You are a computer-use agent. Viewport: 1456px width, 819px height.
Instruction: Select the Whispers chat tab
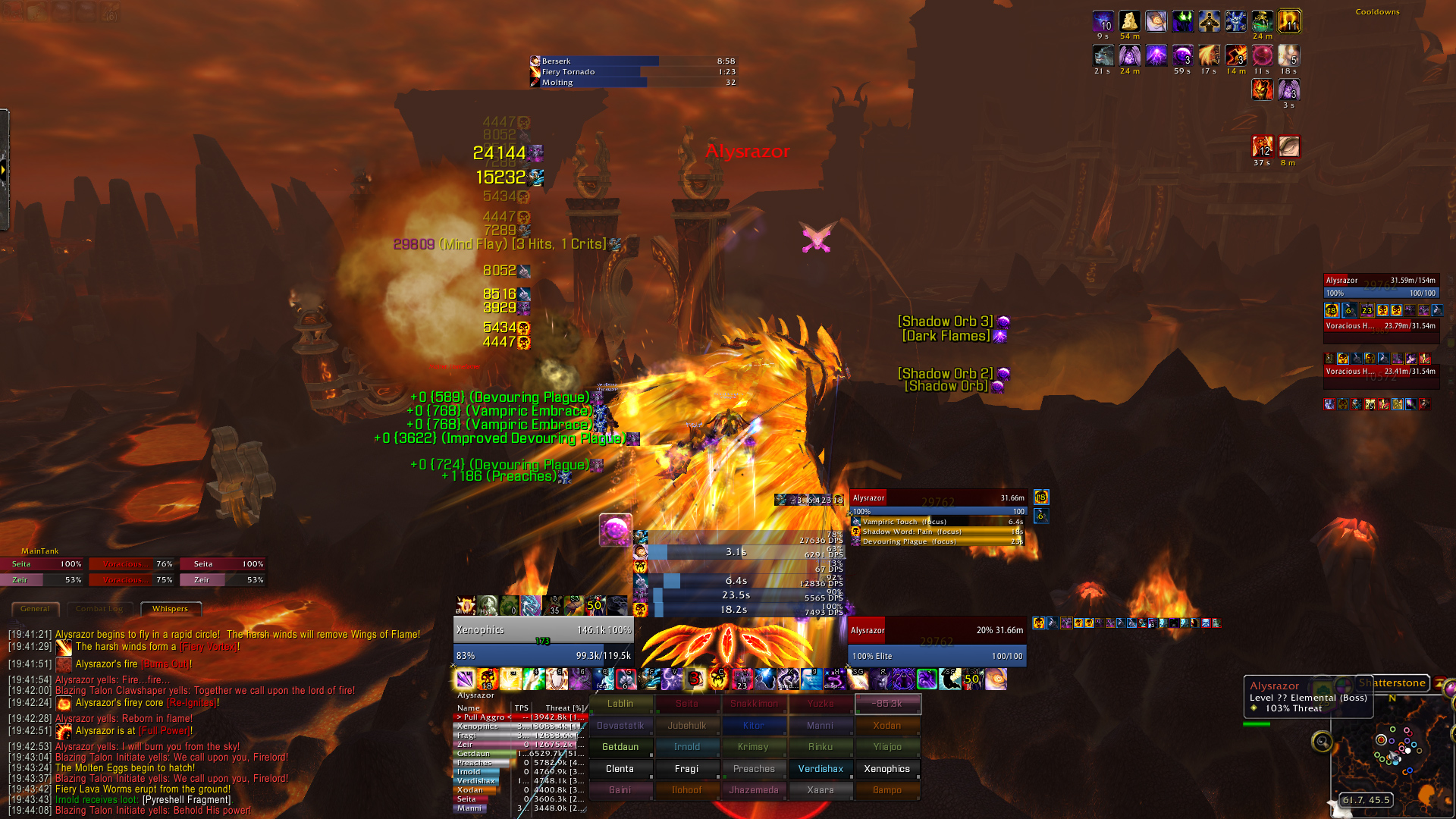[170, 609]
